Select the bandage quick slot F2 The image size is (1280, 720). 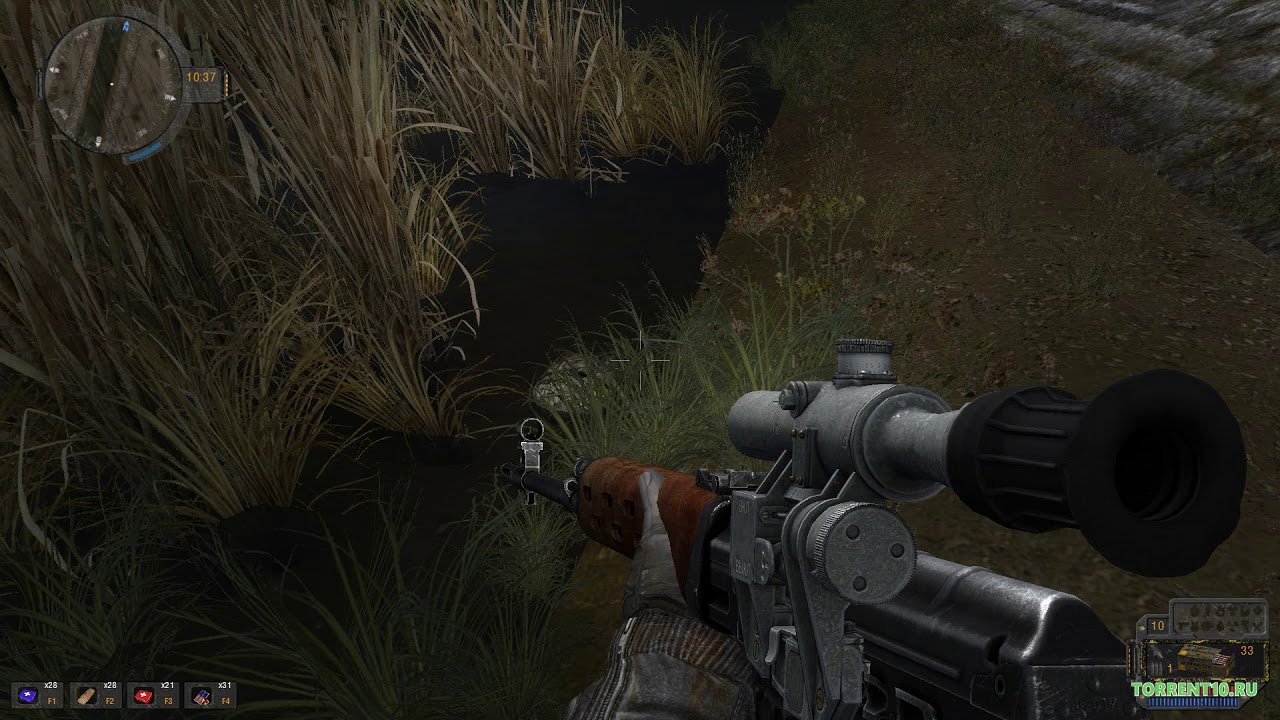[x=83, y=695]
